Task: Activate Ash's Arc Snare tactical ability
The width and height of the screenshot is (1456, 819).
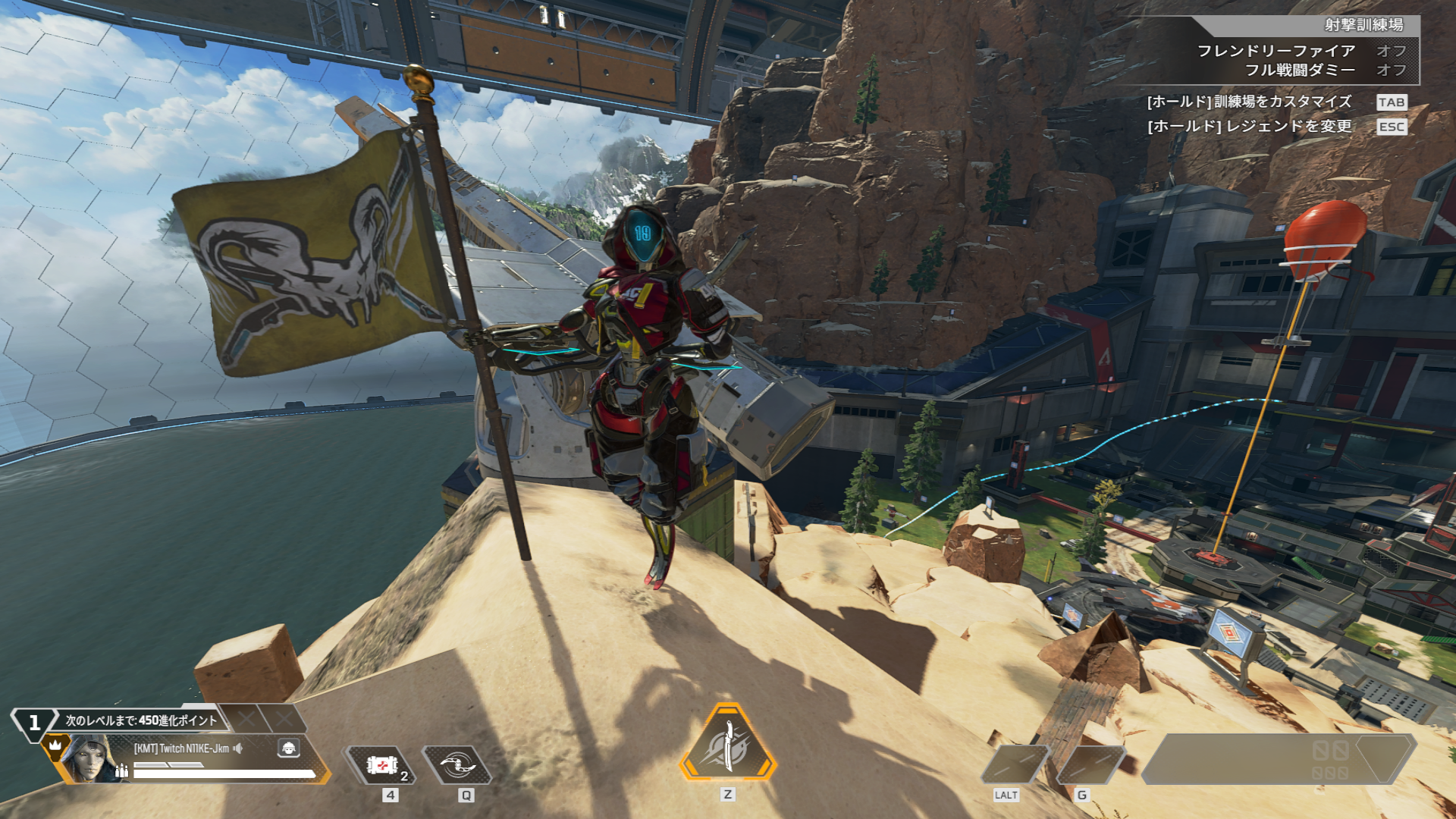Action: 457,764
